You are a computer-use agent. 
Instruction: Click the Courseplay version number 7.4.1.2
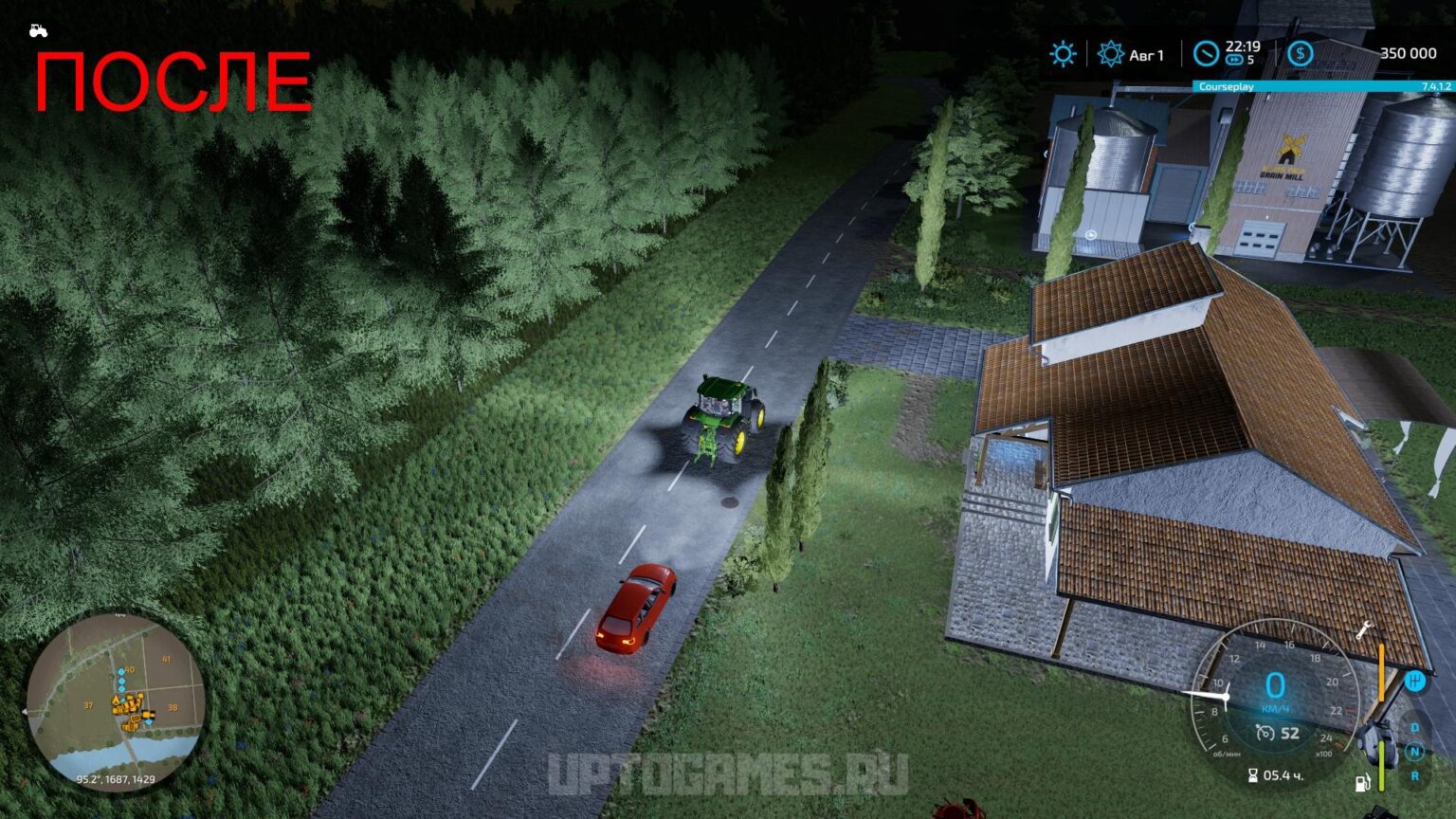(x=1433, y=85)
